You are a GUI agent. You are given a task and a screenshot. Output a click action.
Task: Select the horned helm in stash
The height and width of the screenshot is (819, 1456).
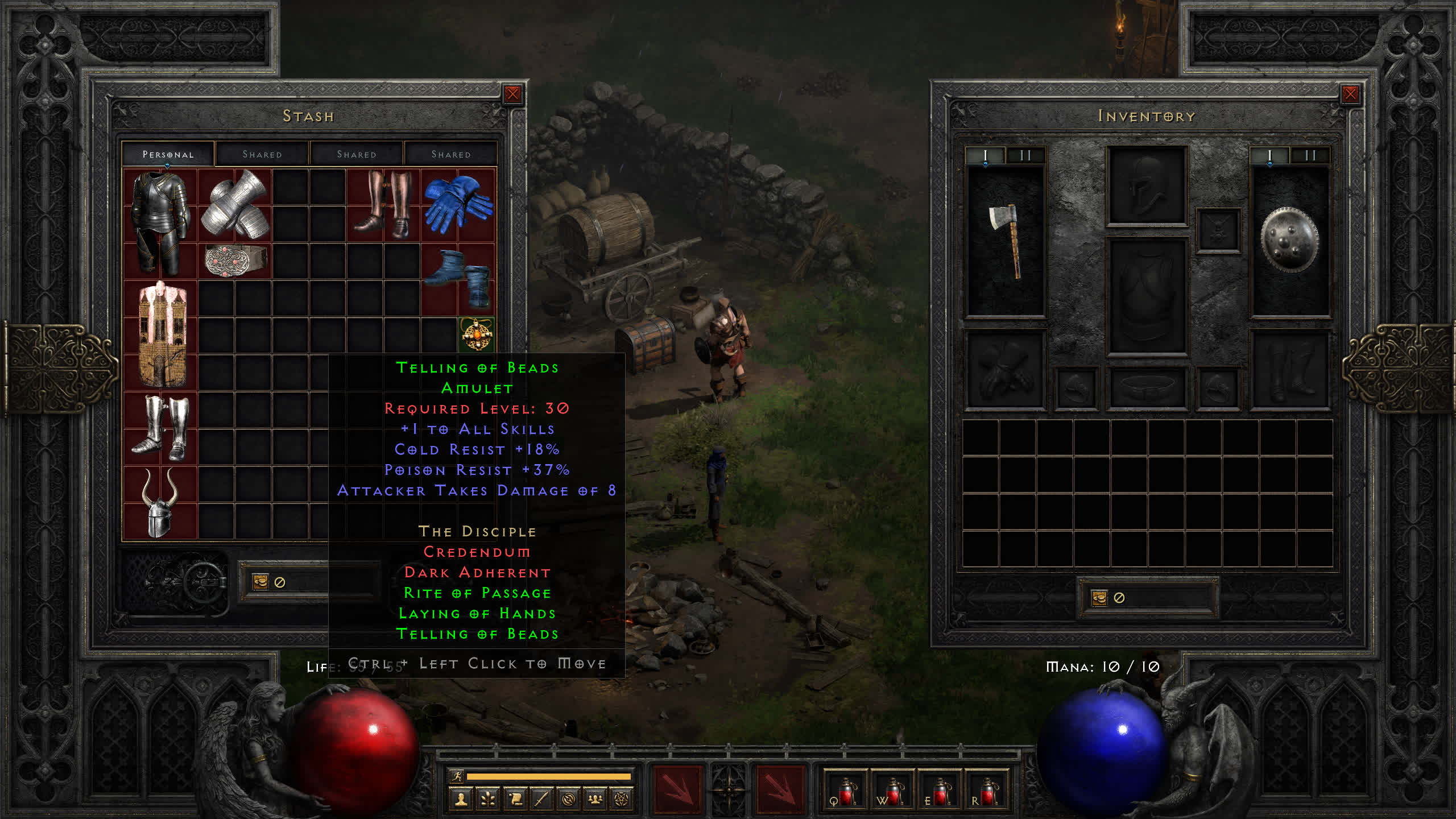(x=160, y=503)
